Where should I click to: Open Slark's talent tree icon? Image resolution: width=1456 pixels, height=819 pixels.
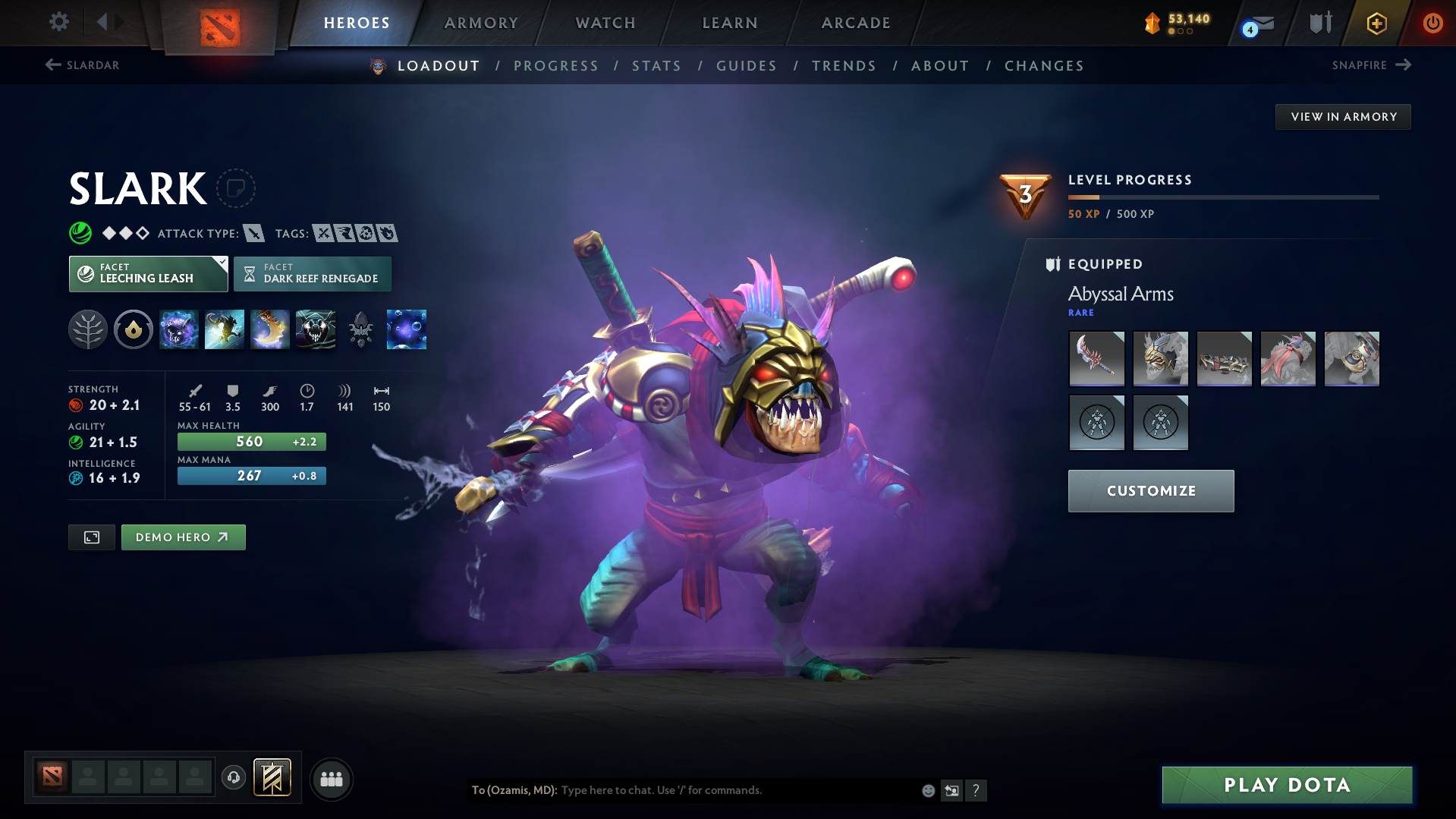88,329
